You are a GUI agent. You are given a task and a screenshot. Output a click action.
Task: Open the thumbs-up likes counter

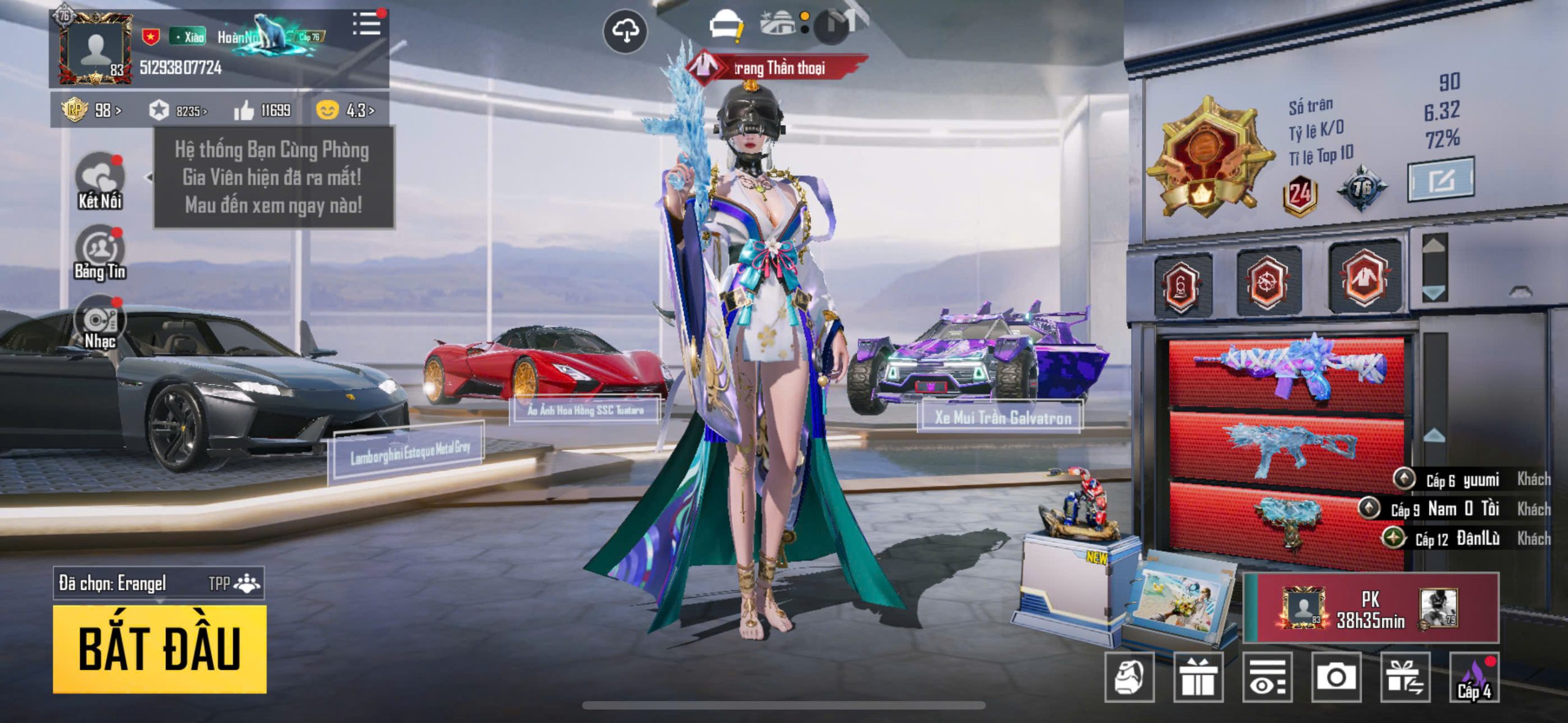pos(262,111)
